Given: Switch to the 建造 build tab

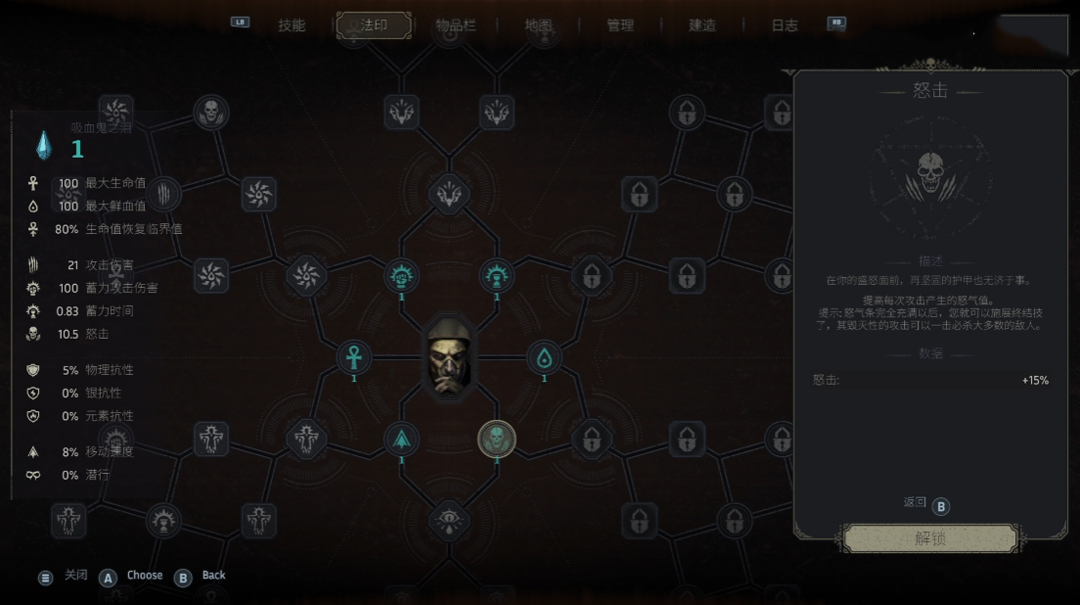Looking at the screenshot, I should (702, 26).
